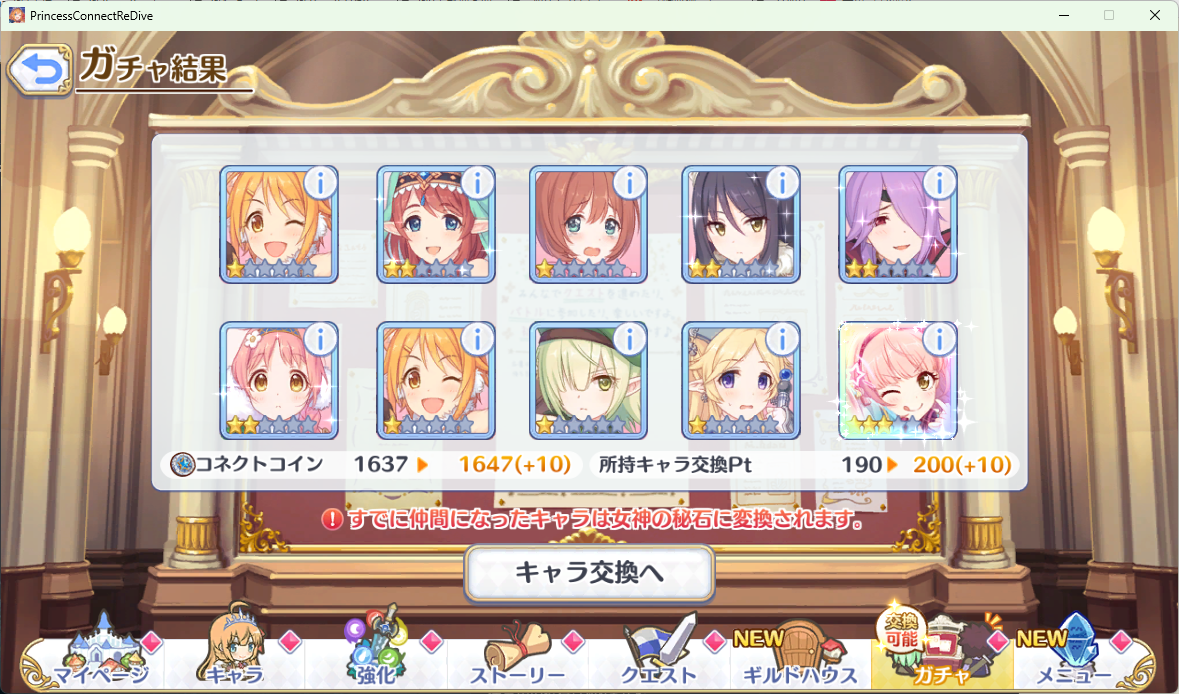Select the クエスト tab

(x=659, y=659)
